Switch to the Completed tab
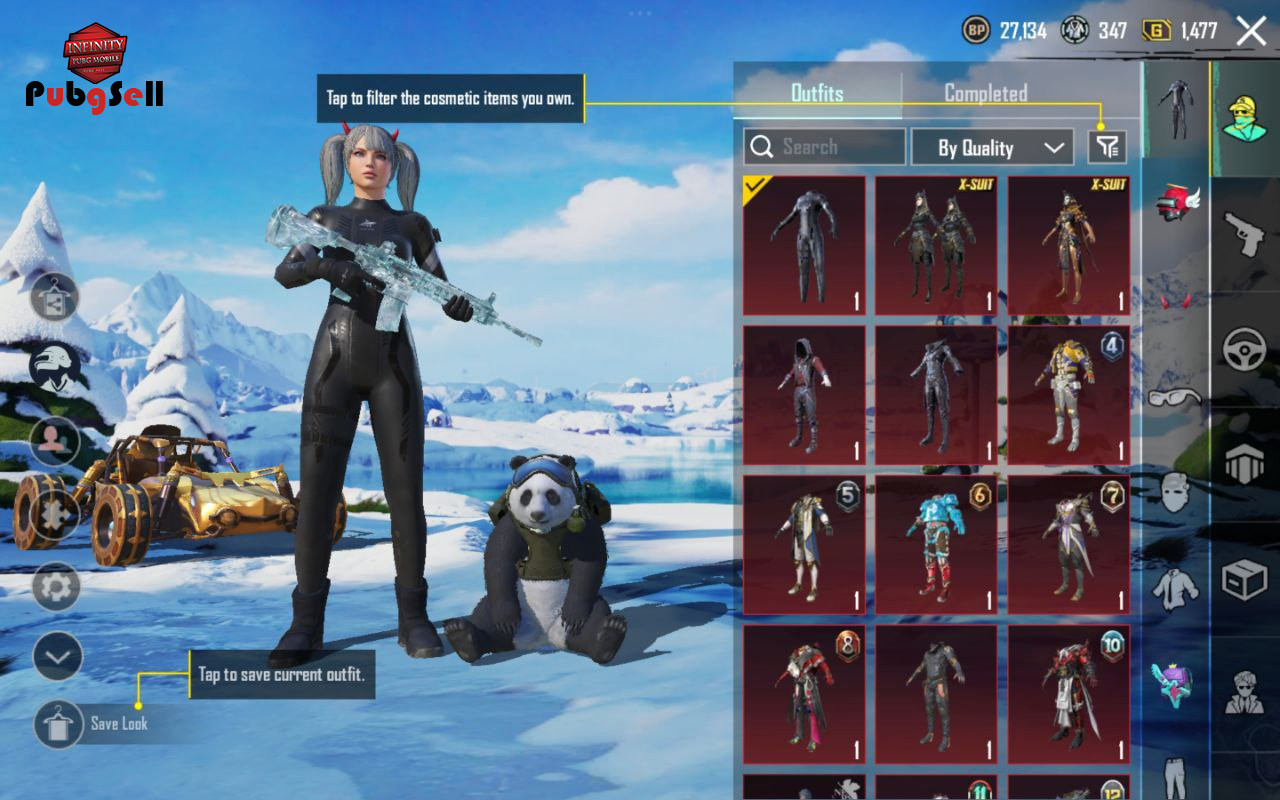This screenshot has height=800, width=1280. pos(986,93)
